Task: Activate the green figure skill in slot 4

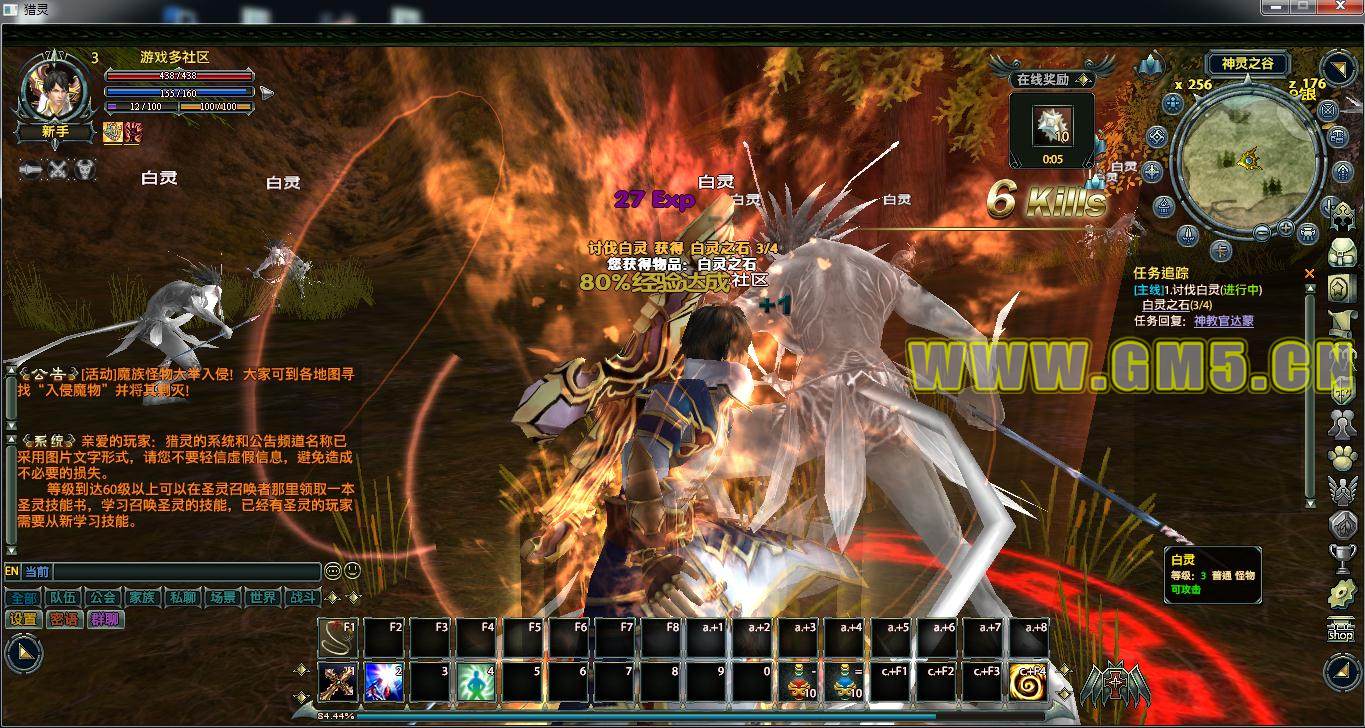Action: [x=476, y=682]
